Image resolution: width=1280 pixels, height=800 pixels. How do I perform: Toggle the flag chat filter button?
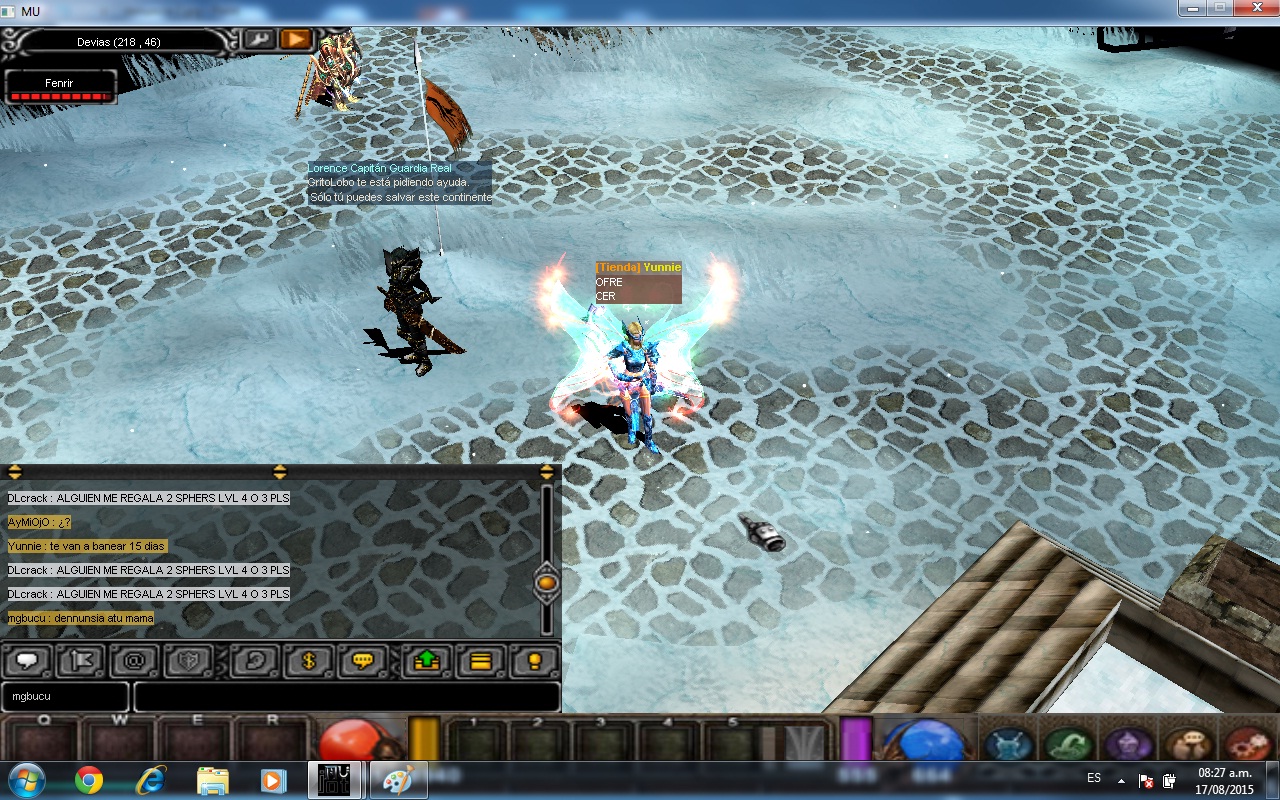[81, 661]
